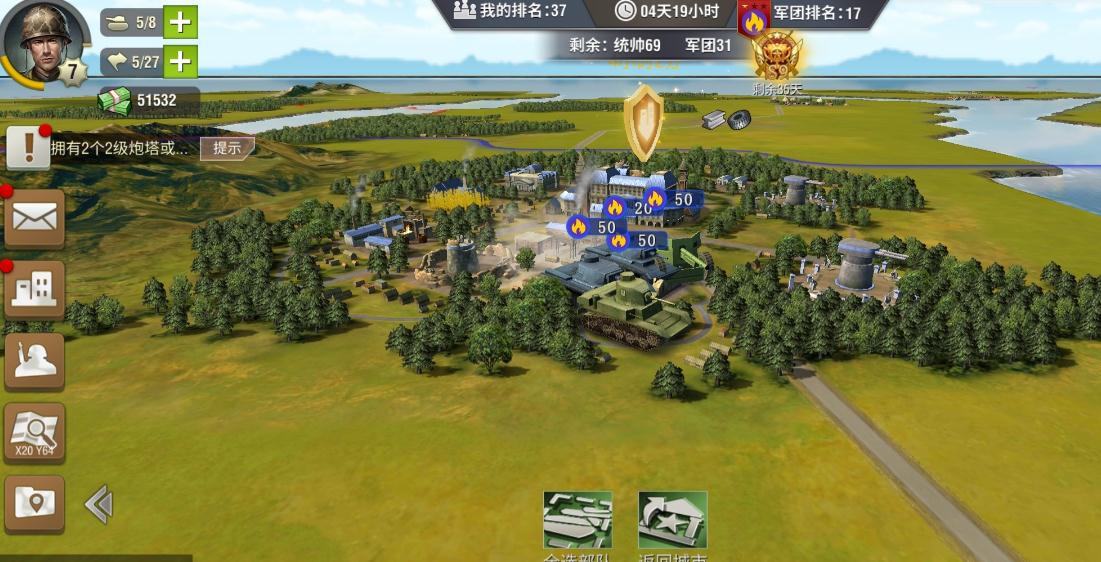1101x562 pixels.
Task: Collapse the left side menu arrow
Action: 98,504
